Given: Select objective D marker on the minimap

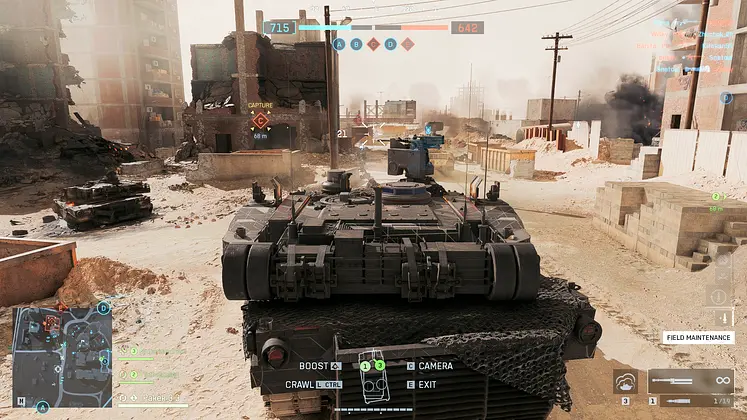Looking at the screenshot, I should 104,308.
